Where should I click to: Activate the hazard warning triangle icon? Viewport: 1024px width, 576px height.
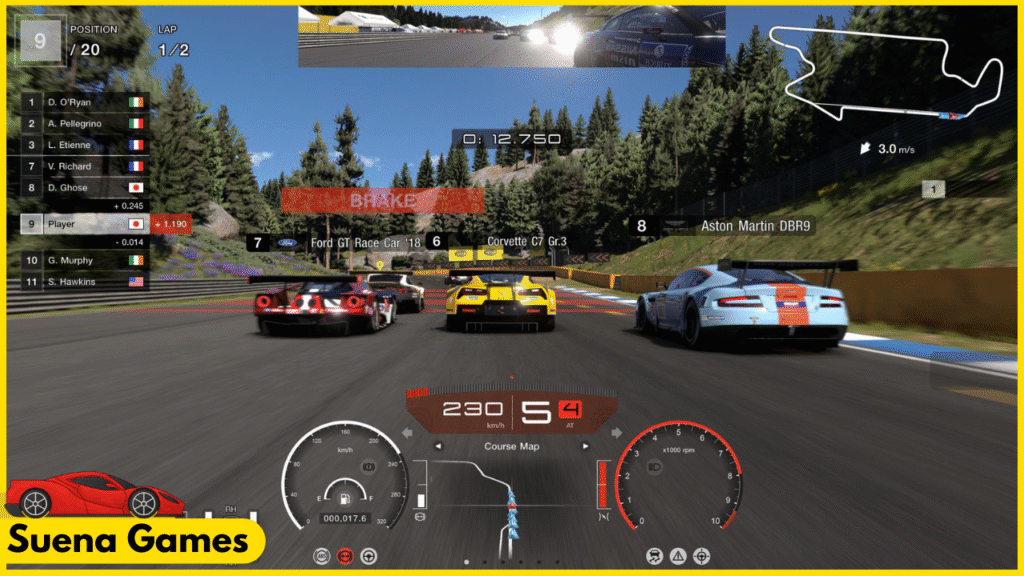679,555
